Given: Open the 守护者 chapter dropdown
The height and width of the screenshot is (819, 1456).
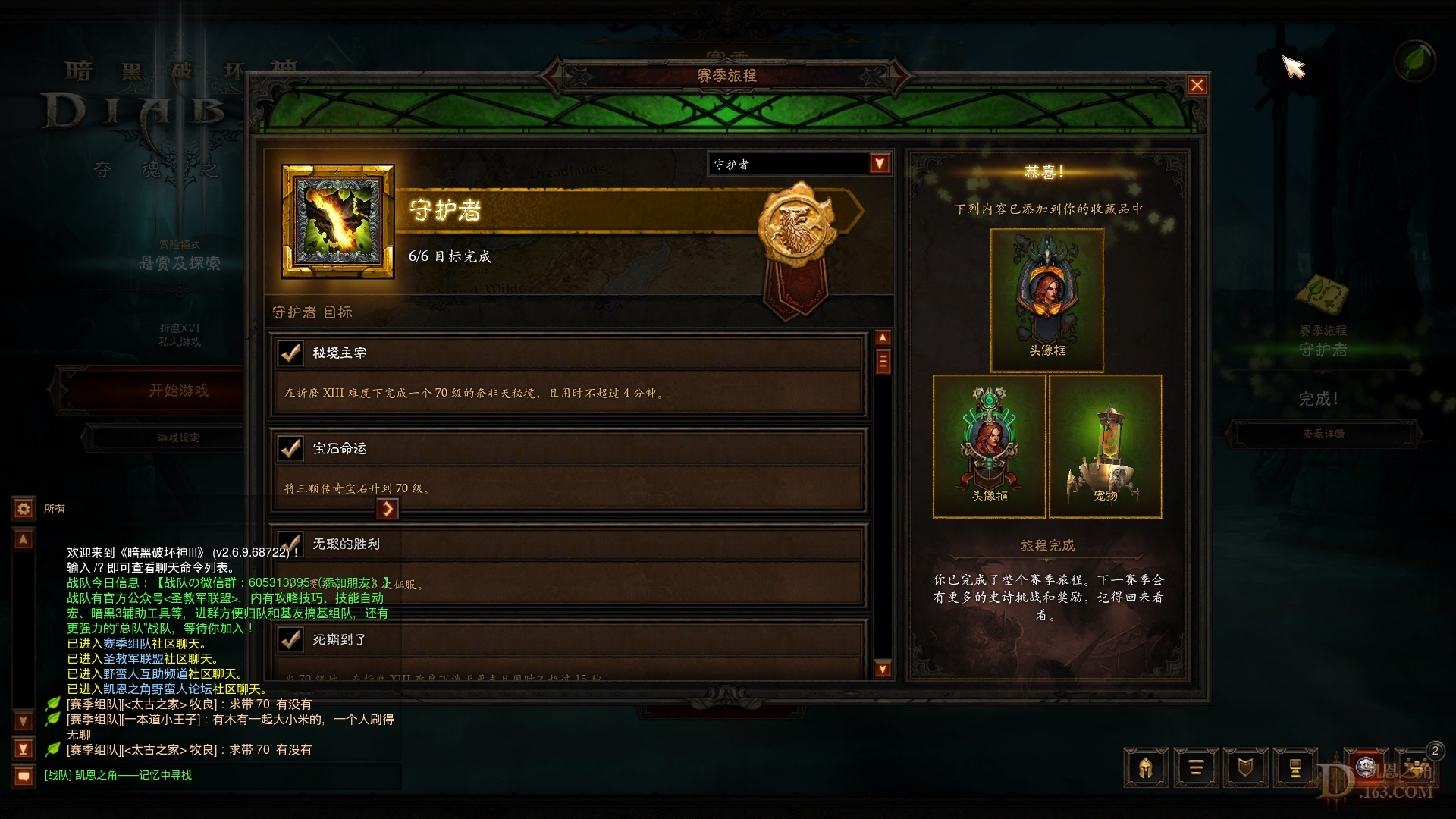Looking at the screenshot, I should [x=877, y=164].
